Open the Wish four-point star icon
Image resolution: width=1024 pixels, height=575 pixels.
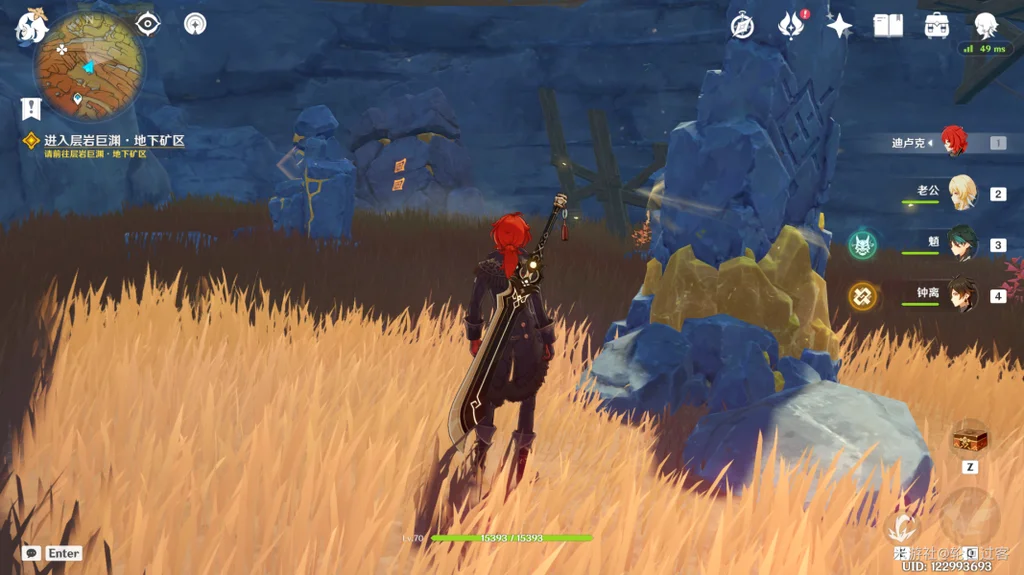(x=839, y=26)
